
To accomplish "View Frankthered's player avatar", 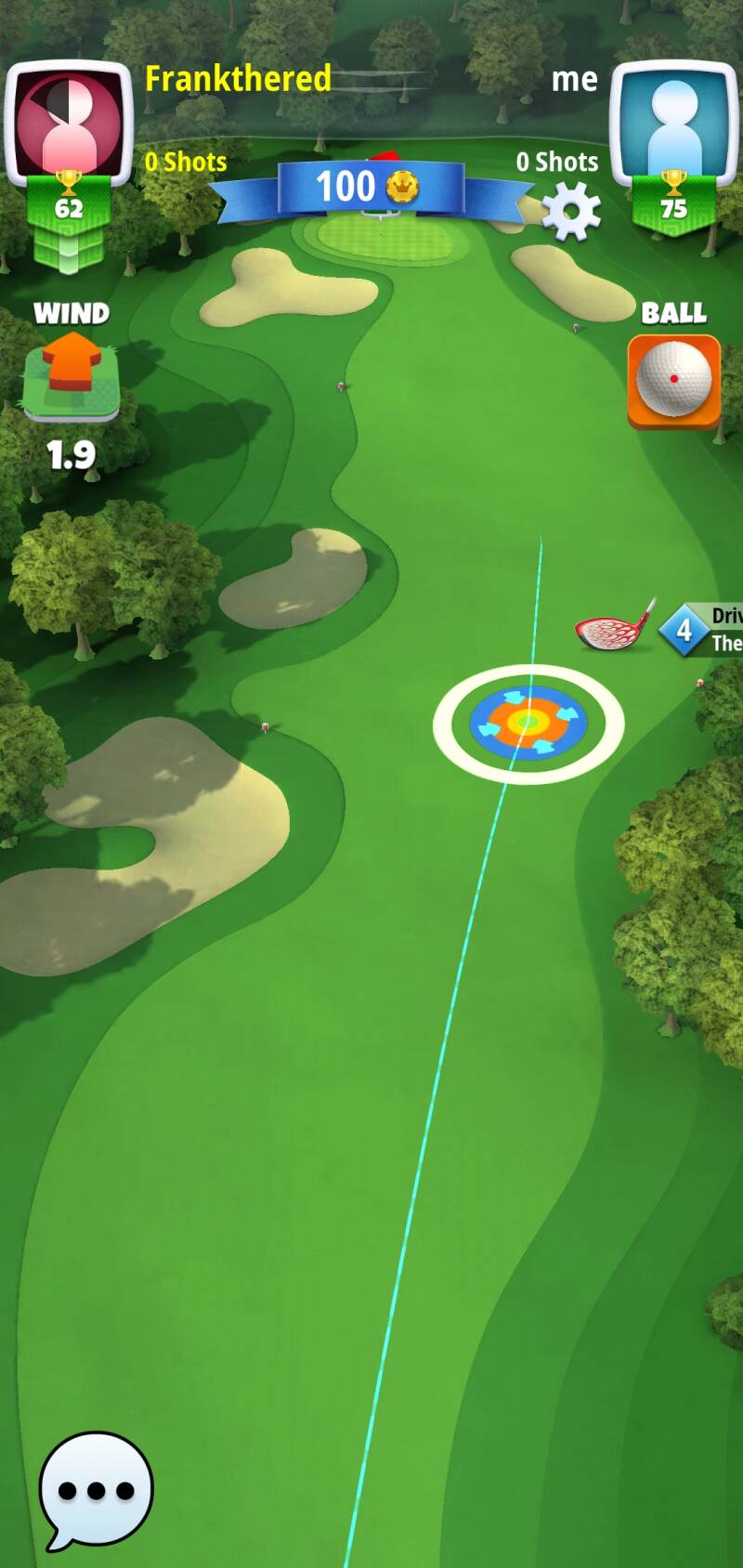I will click(69, 122).
